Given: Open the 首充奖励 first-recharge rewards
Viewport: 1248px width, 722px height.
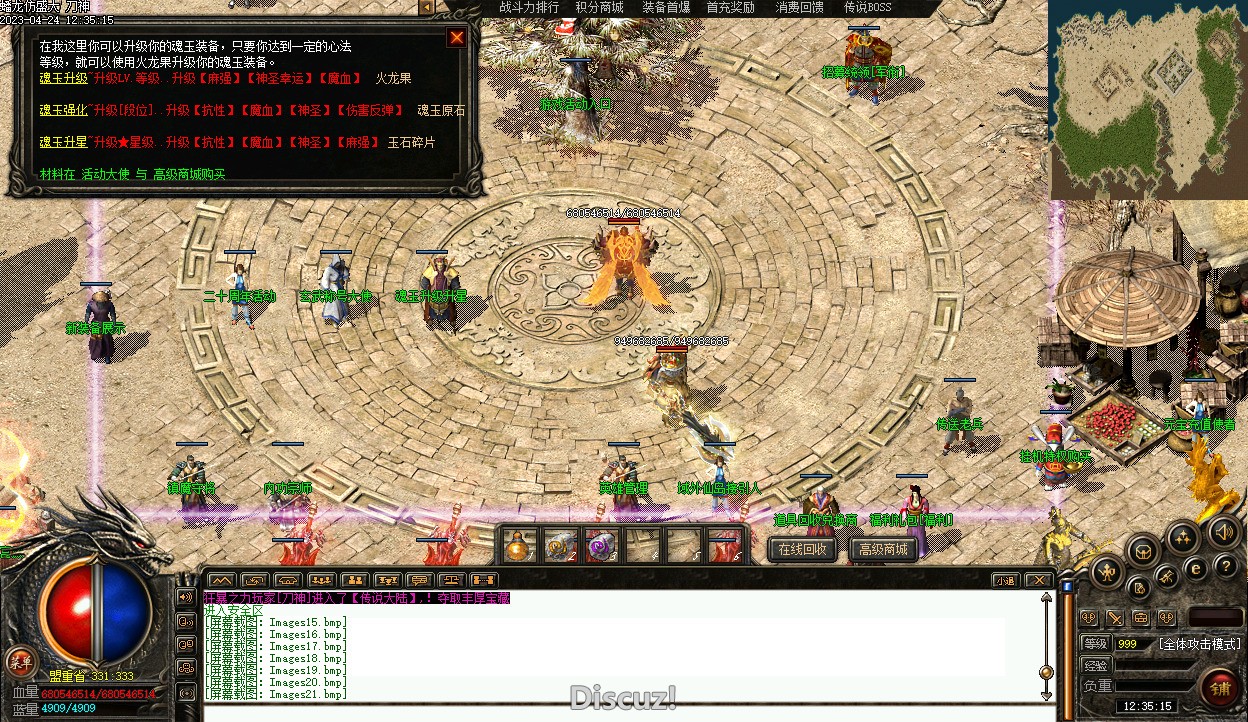Looking at the screenshot, I should 730,8.
